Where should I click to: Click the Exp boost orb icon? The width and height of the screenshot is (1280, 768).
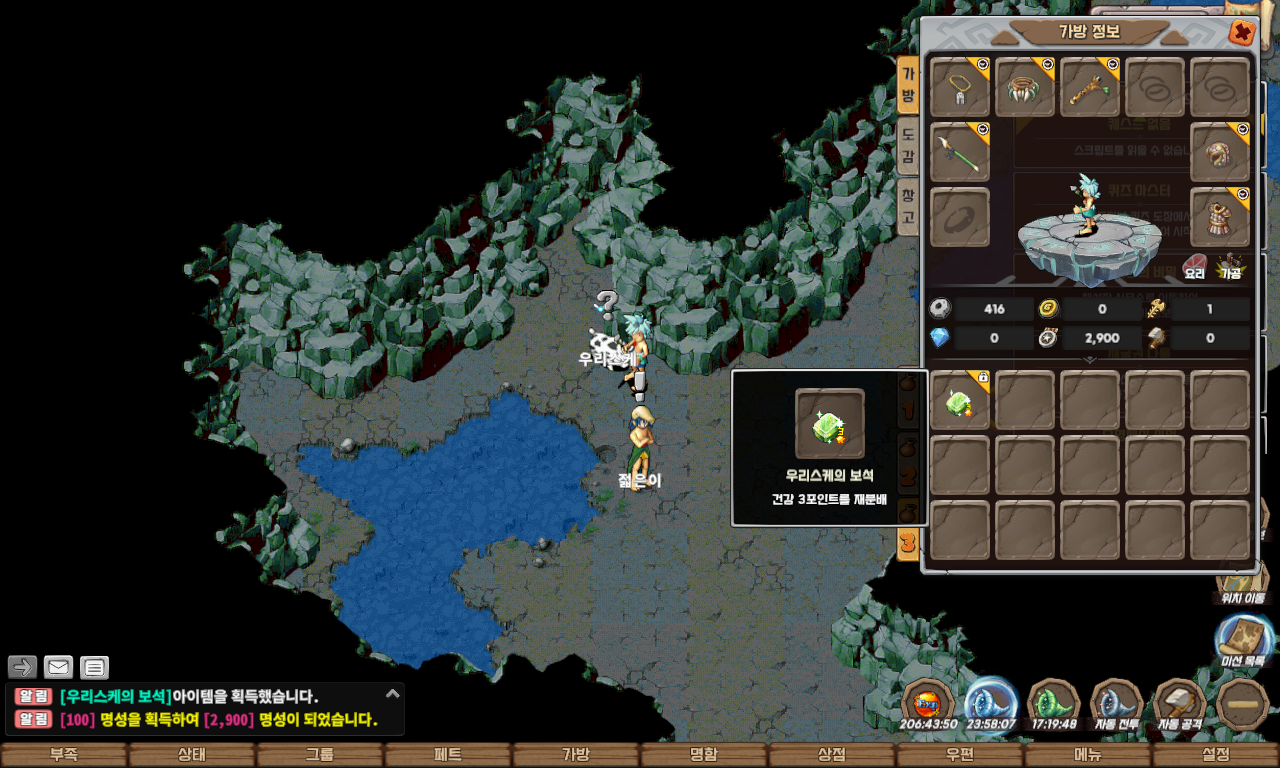pos(928,703)
